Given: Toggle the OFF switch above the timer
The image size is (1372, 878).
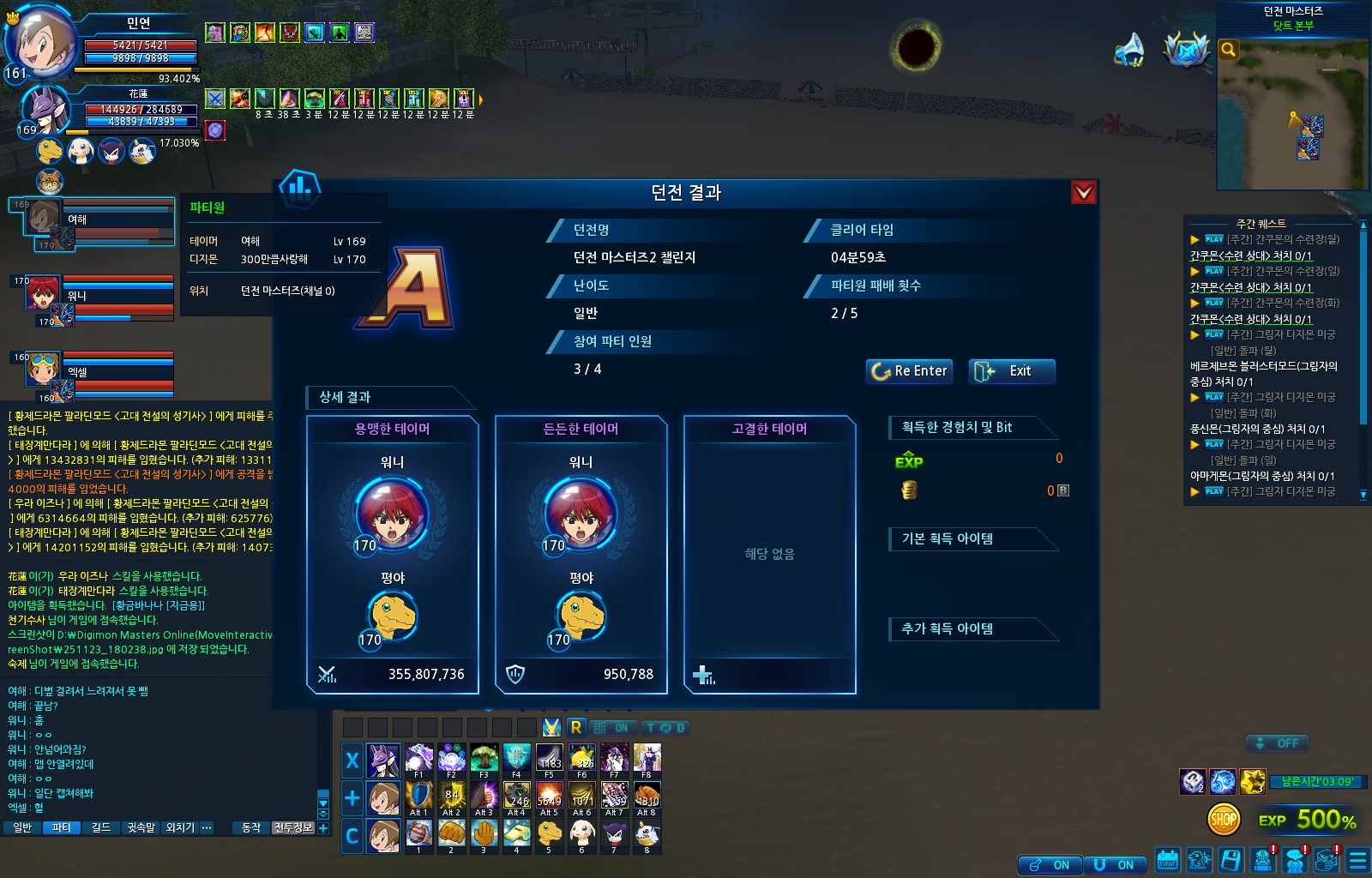Looking at the screenshot, I should pos(1277,743).
